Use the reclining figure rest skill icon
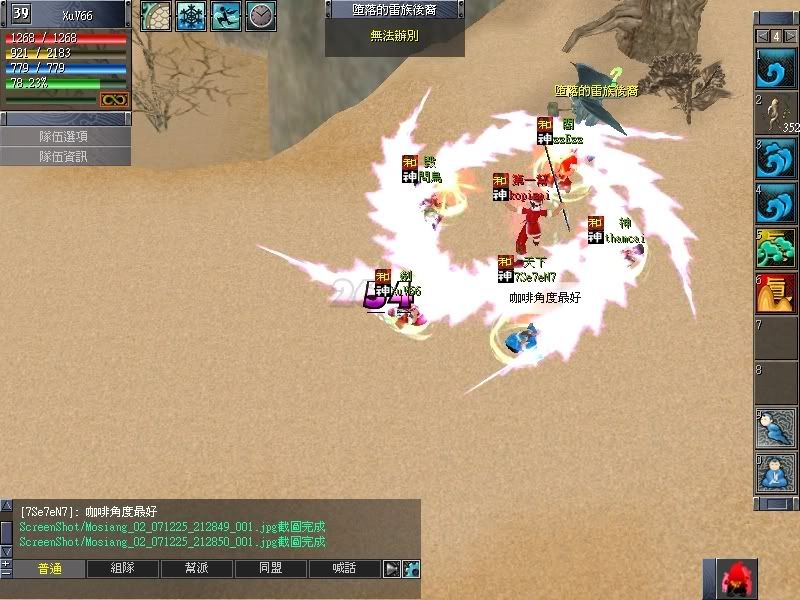 coord(774,428)
